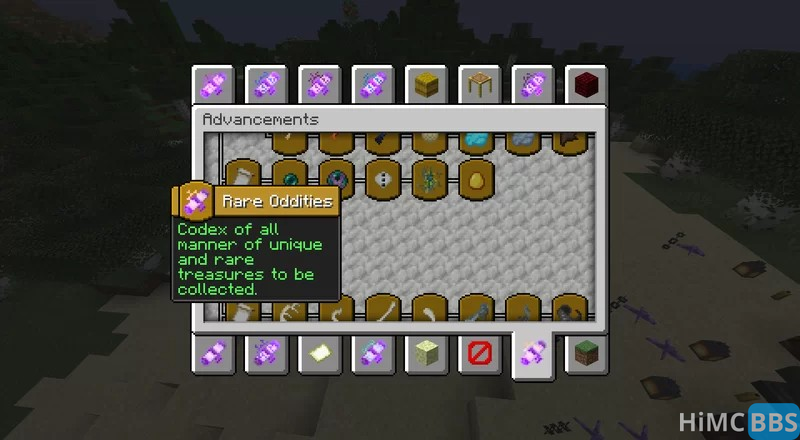This screenshot has height=440, width=800.
Task: Open the currently selected Rare Oddities bottom tab
Action: pos(531,354)
